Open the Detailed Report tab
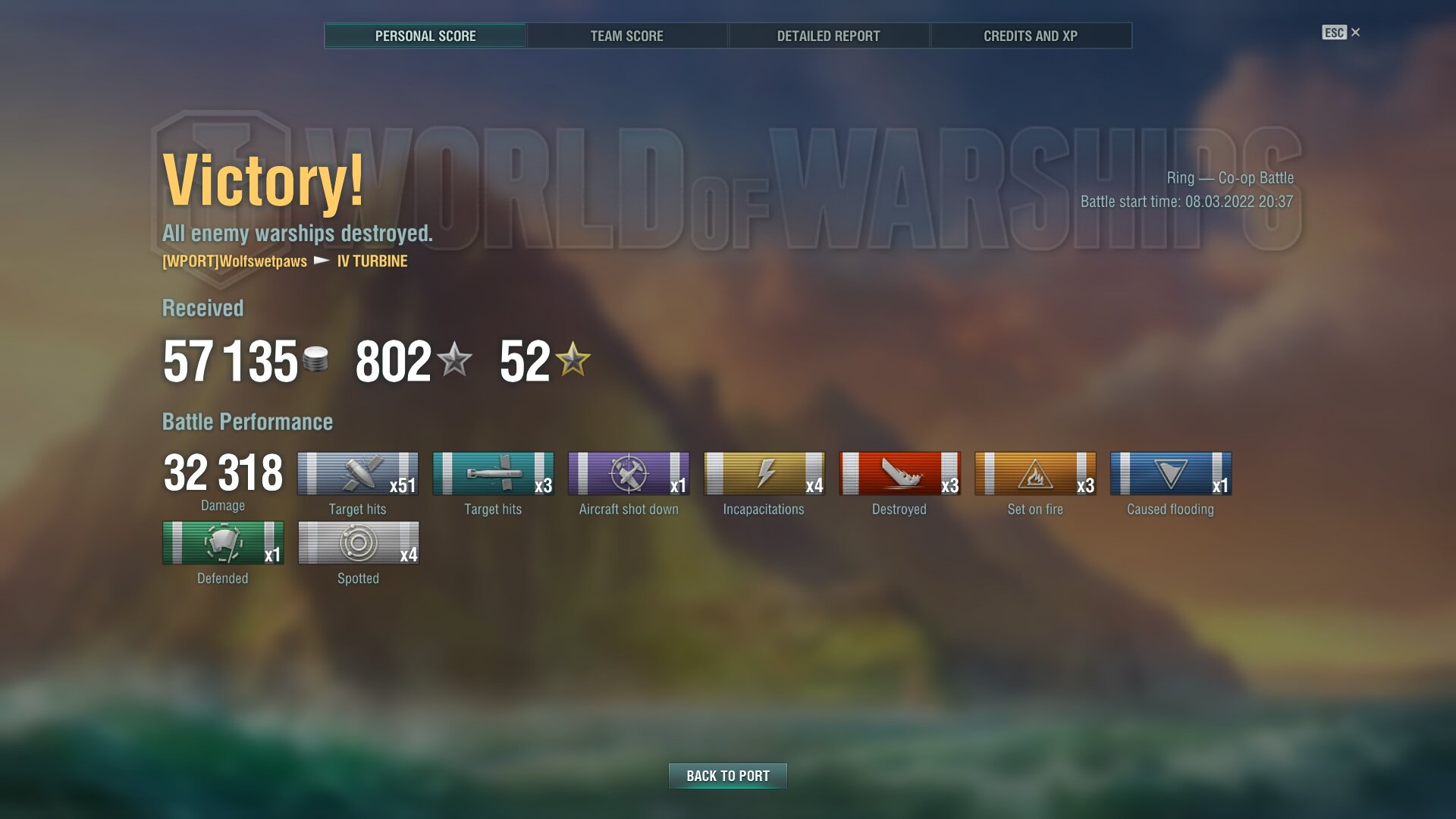 tap(828, 36)
